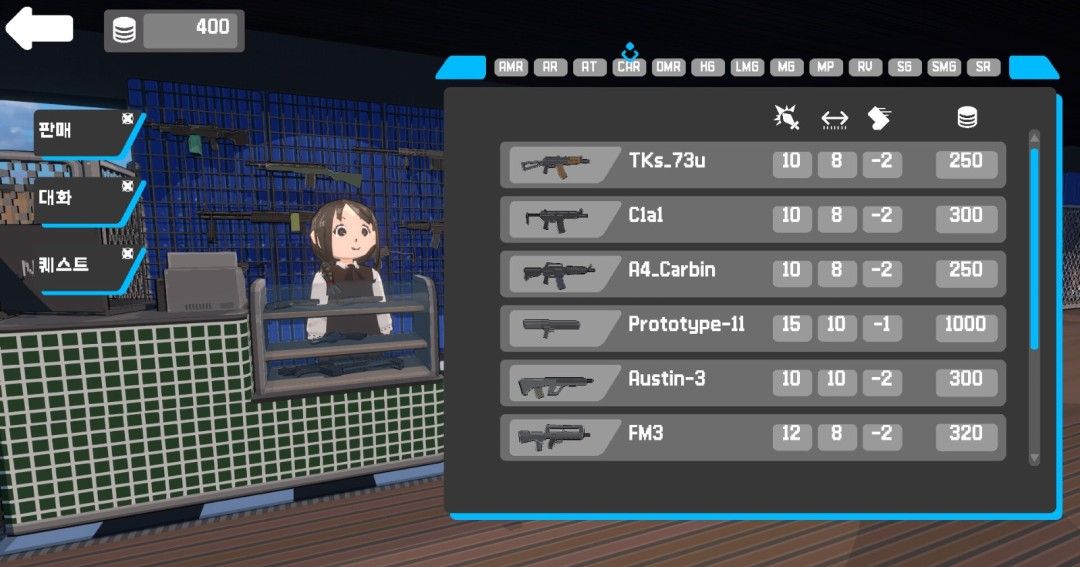Screen dimensions: 1080x567
Task: Open the SG weapon category
Action: point(904,67)
